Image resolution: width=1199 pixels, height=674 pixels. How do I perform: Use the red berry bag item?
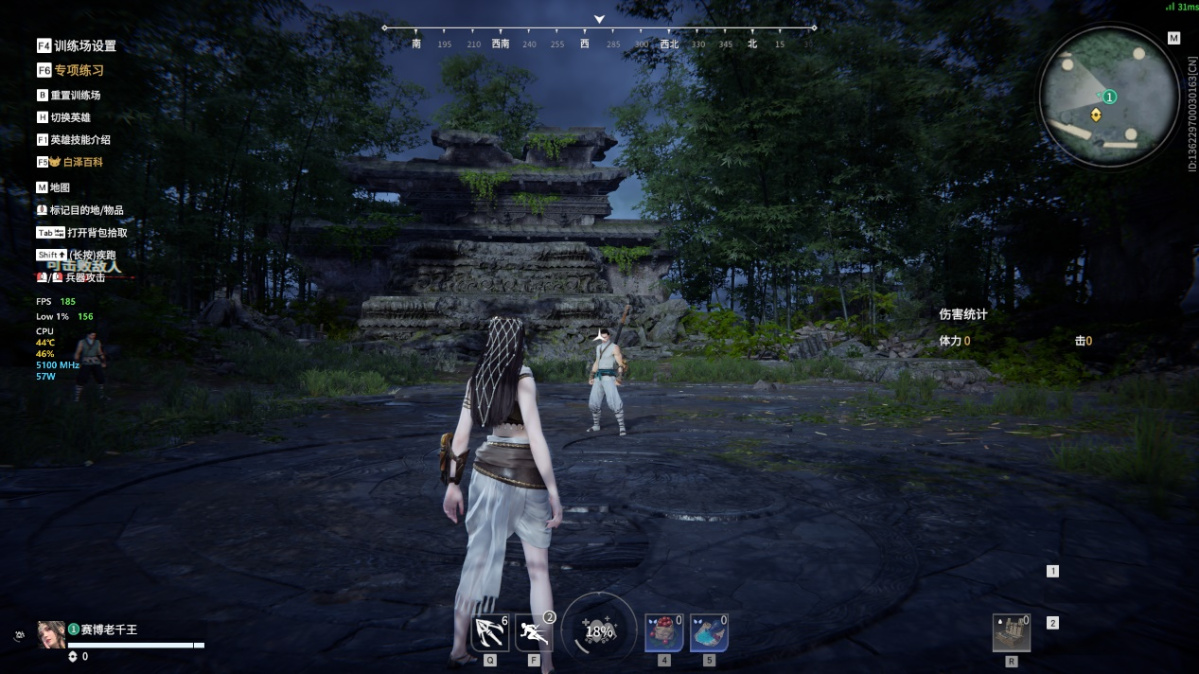(x=664, y=633)
